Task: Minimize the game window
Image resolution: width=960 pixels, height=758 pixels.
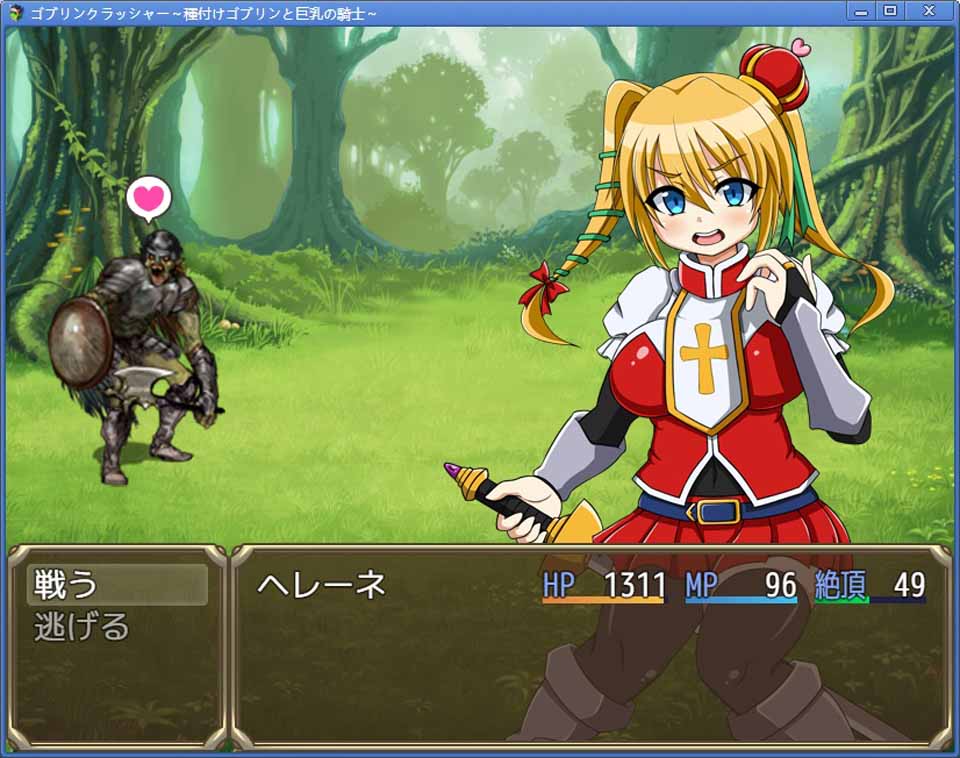Action: point(860,11)
